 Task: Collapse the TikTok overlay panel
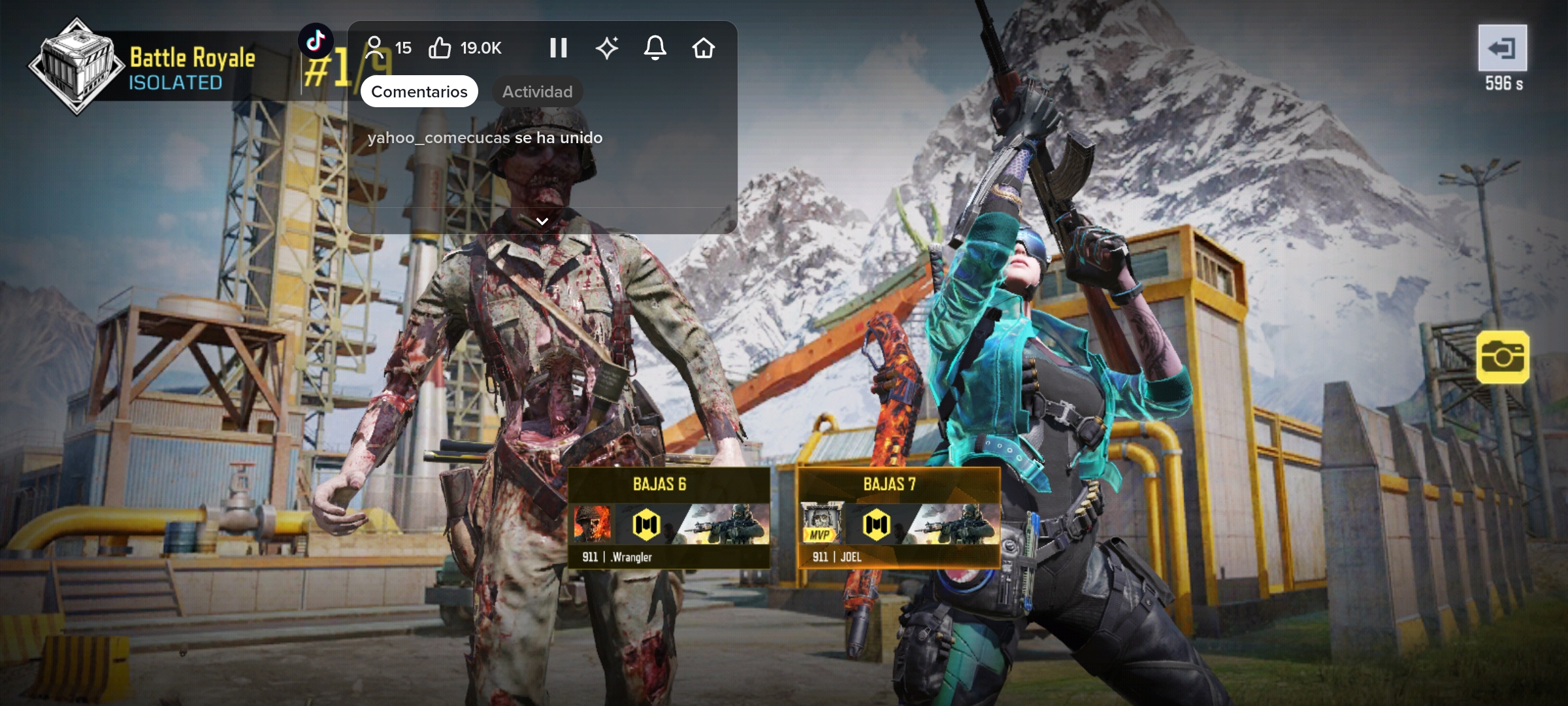click(542, 222)
